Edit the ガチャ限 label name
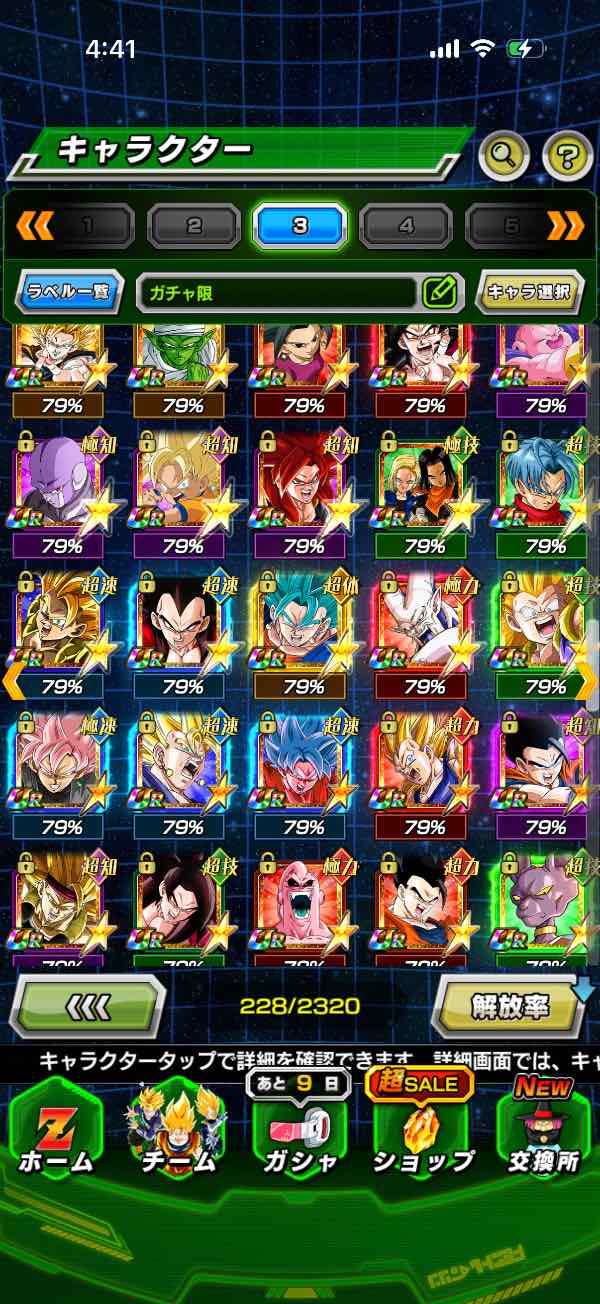 (x=439, y=293)
